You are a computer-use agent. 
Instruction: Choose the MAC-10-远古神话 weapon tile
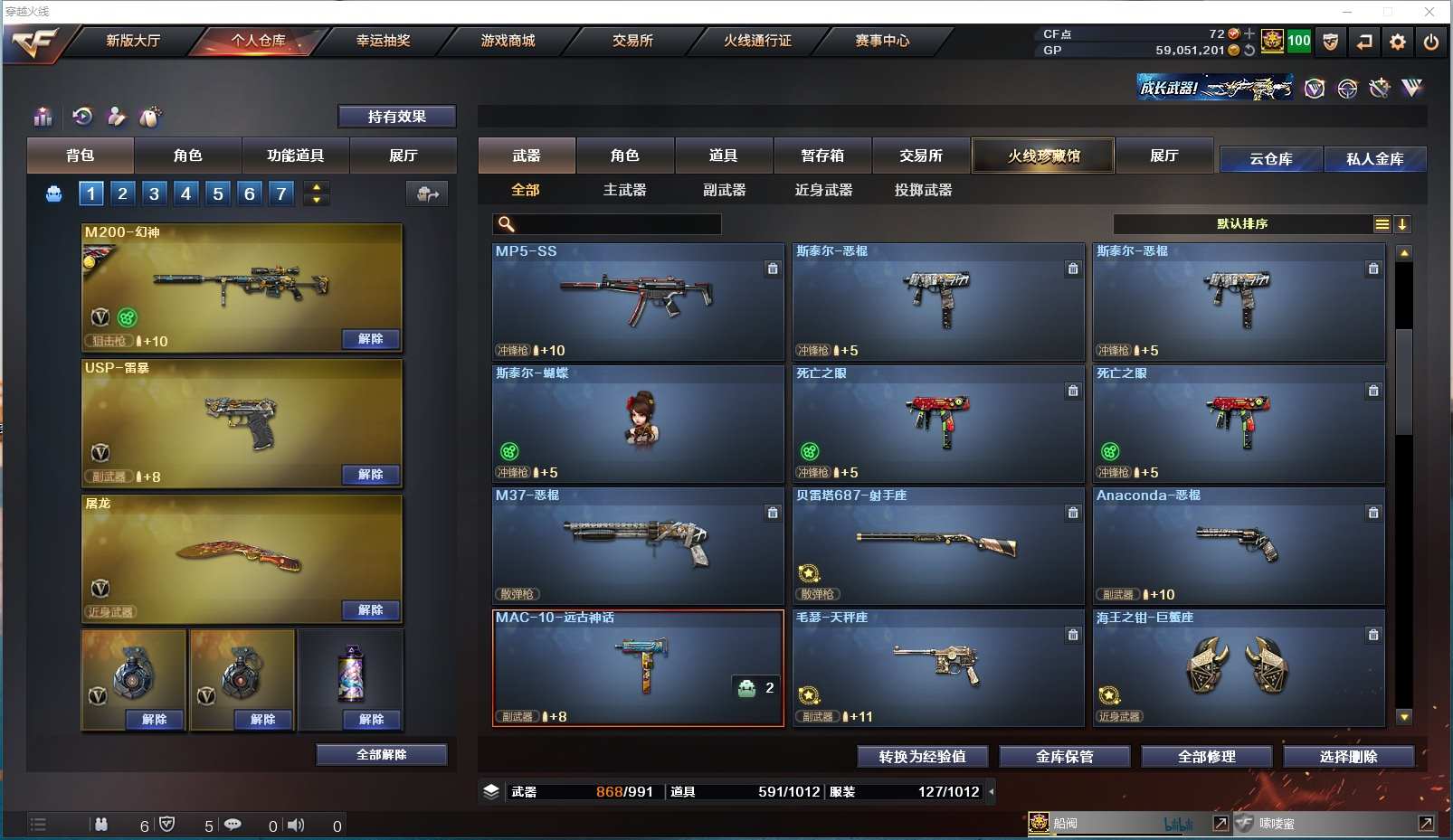[638, 667]
